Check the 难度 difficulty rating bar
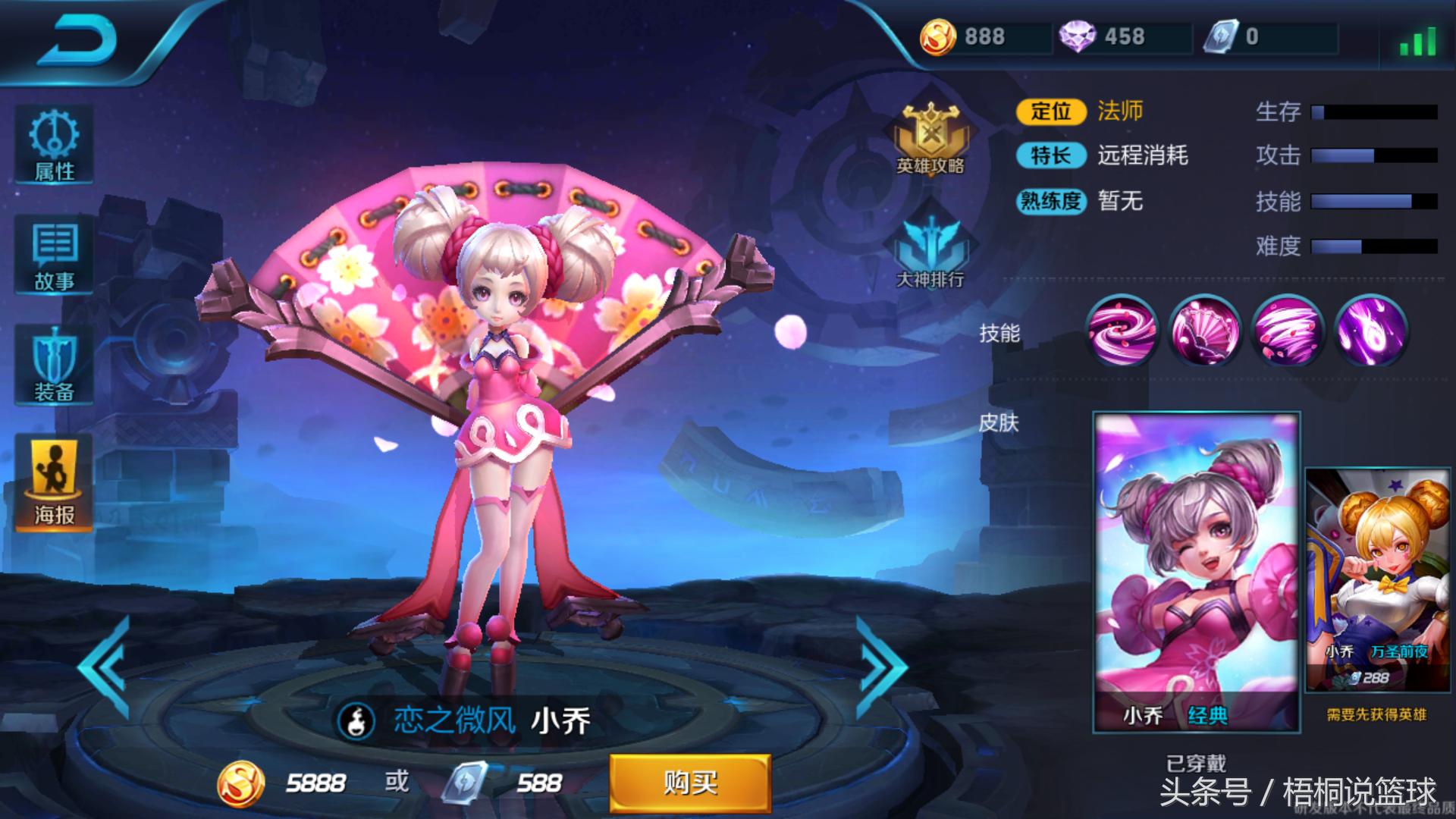The image size is (1456, 819). tap(1373, 246)
